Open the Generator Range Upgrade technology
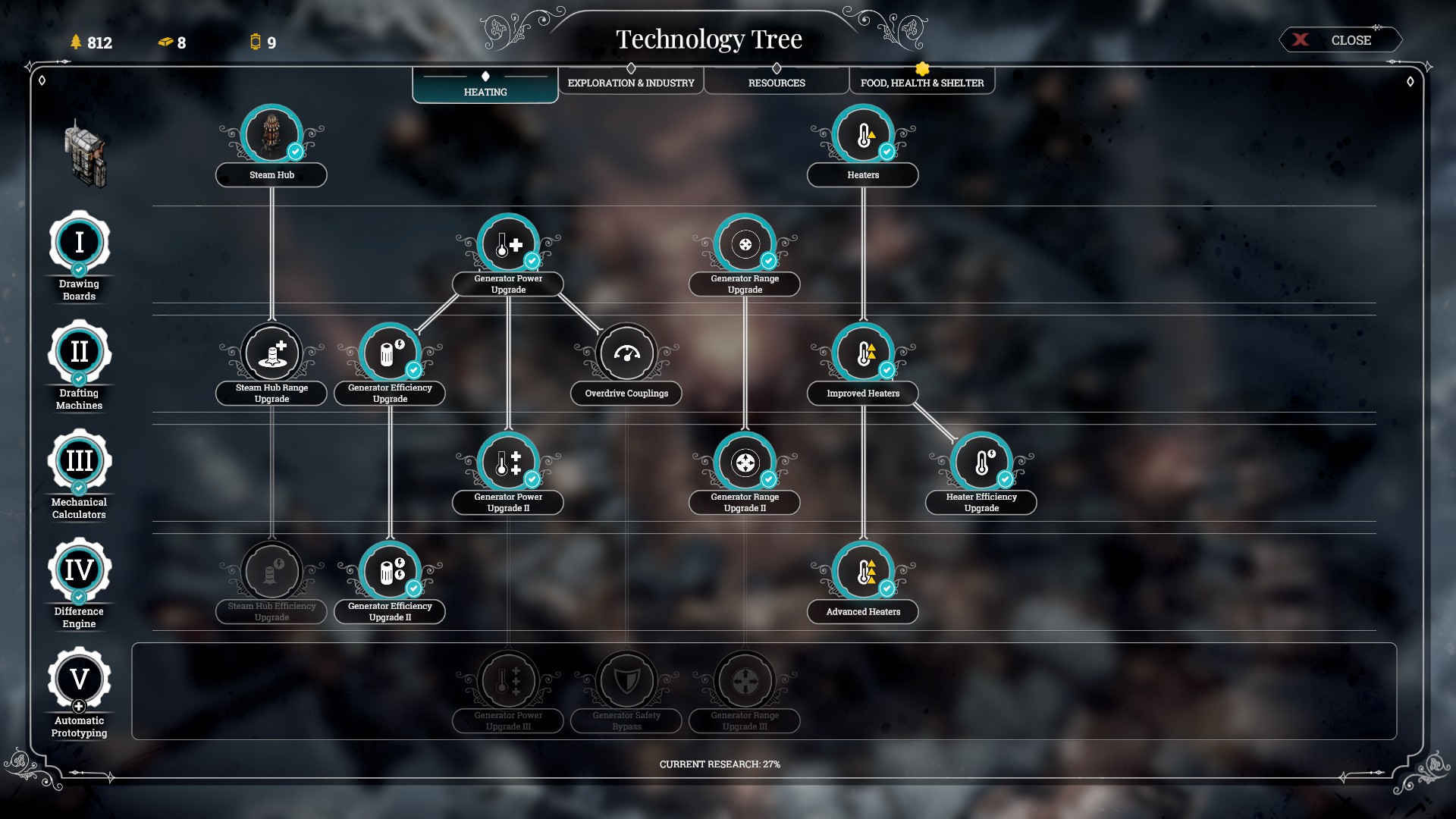This screenshot has width=1456, height=819. tap(745, 244)
